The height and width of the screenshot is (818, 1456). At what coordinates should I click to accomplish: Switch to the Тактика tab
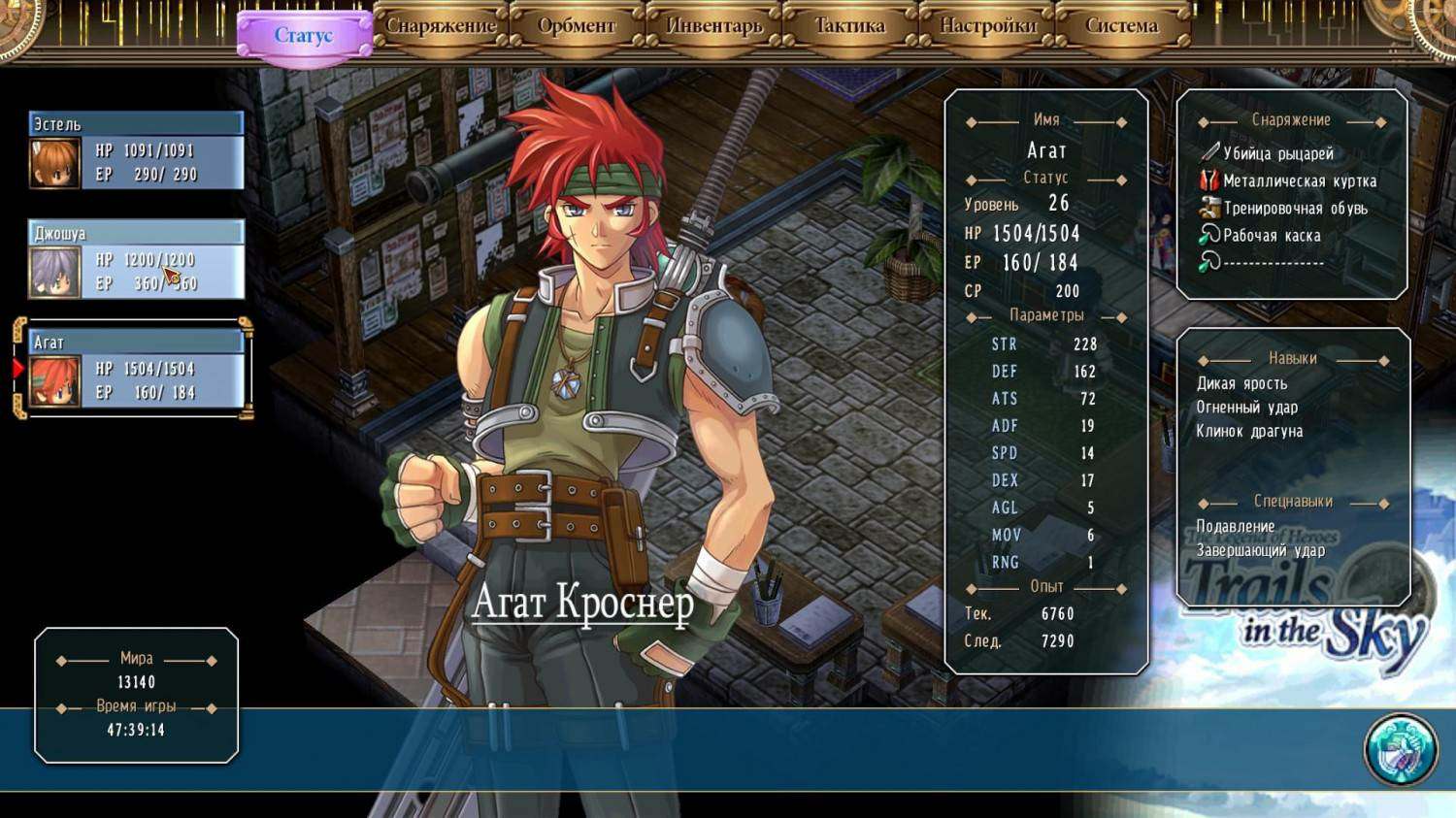coord(849,26)
